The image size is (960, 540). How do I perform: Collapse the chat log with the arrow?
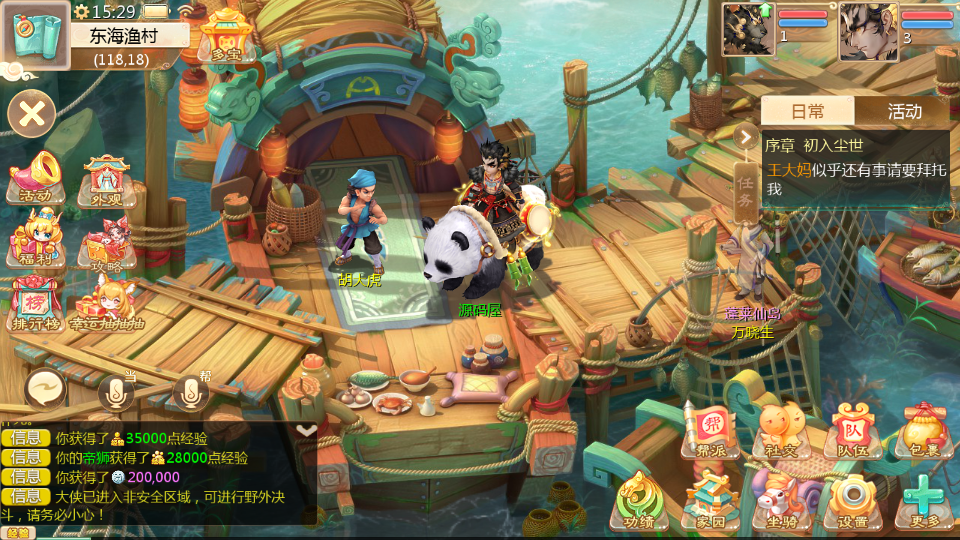[x=307, y=429]
